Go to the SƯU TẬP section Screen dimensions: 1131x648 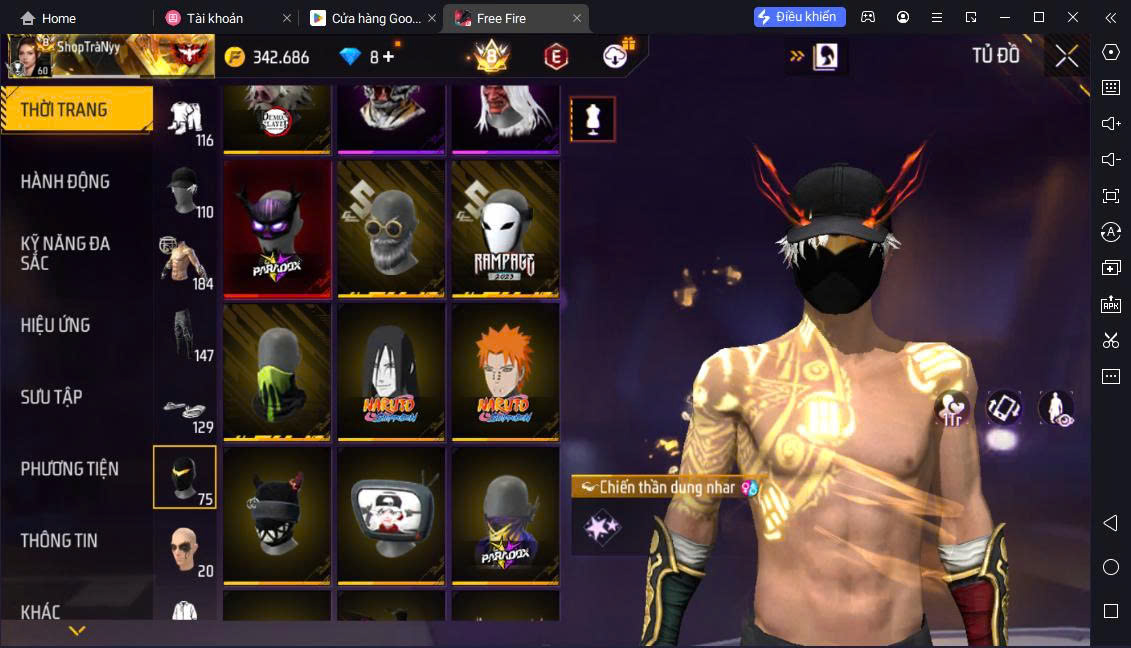click(52, 397)
